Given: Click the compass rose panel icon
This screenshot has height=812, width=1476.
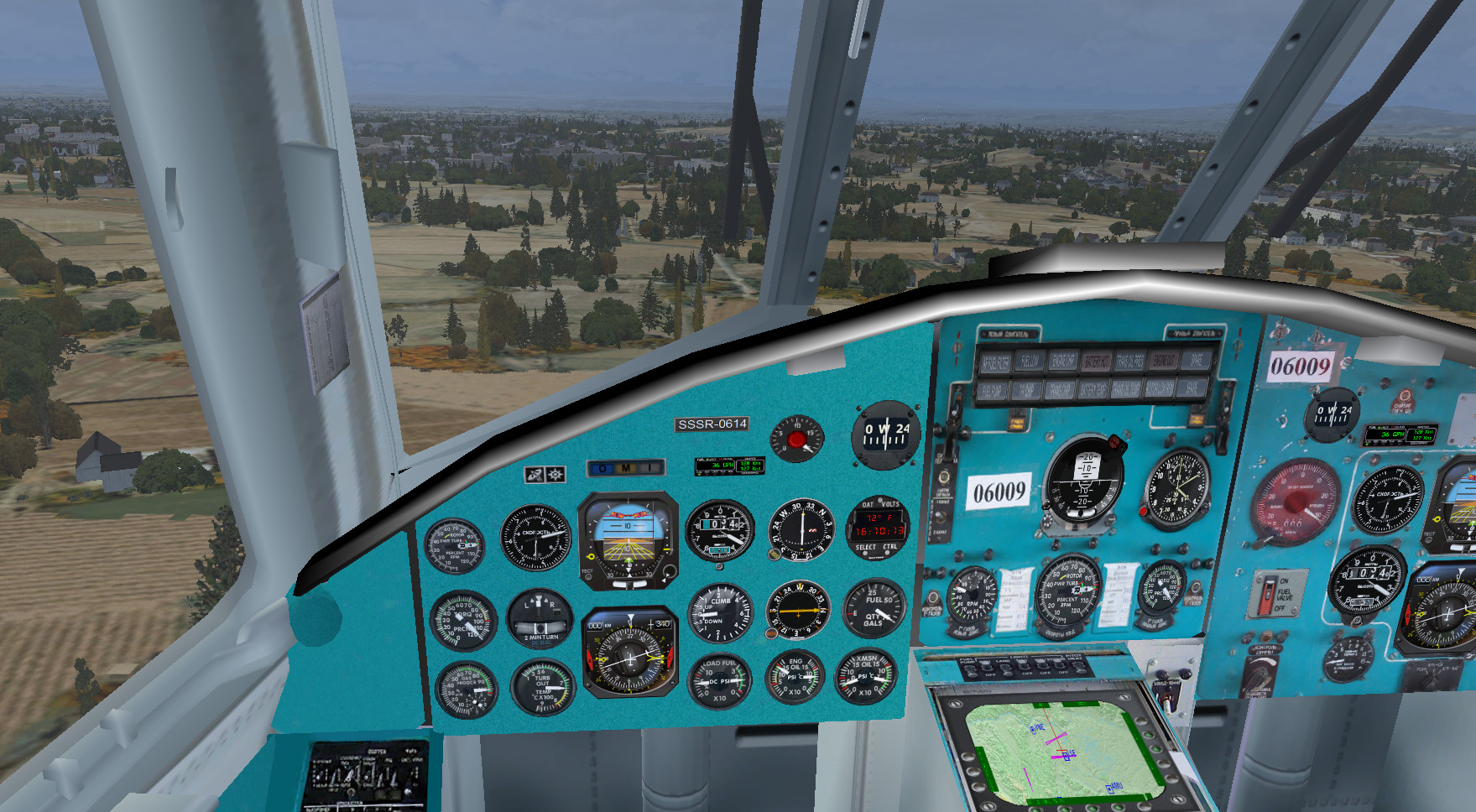Looking at the screenshot, I should 555,475.
